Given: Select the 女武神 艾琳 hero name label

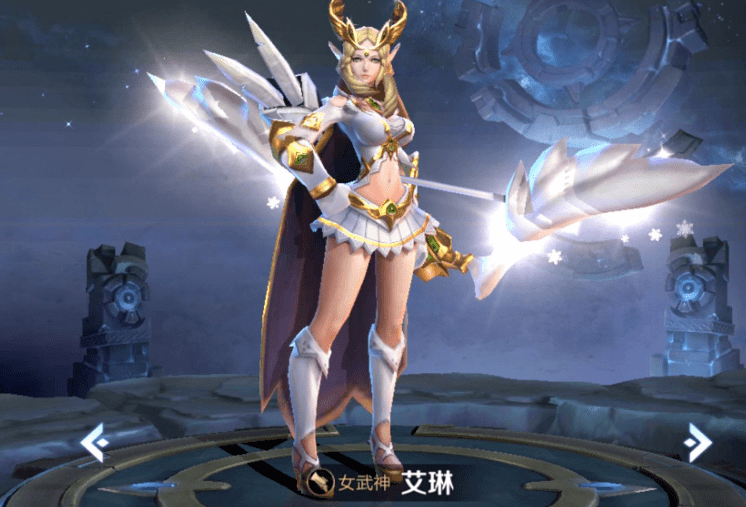Looking at the screenshot, I should pos(382,483).
